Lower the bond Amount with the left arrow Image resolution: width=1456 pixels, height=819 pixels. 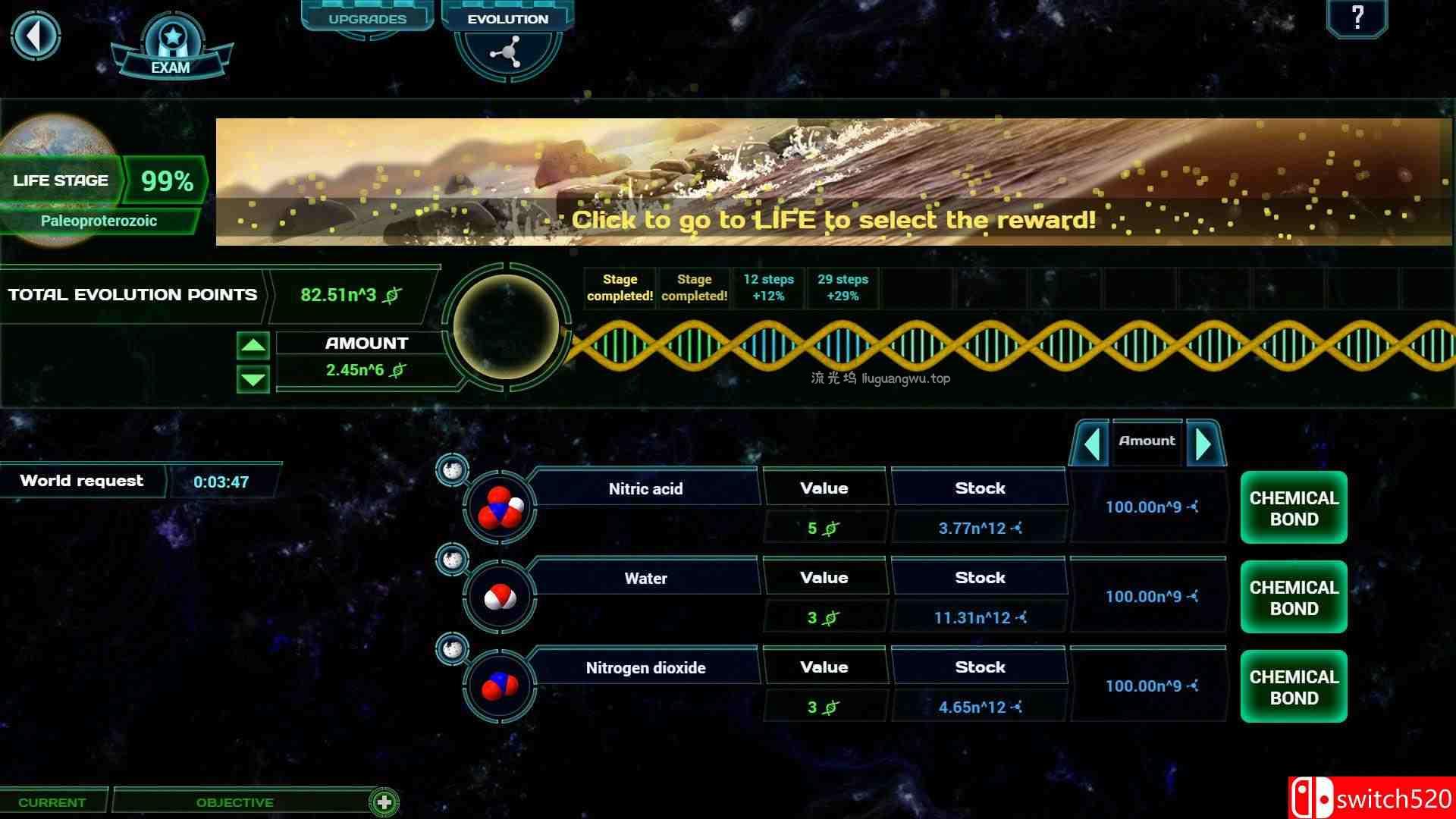point(1091,444)
